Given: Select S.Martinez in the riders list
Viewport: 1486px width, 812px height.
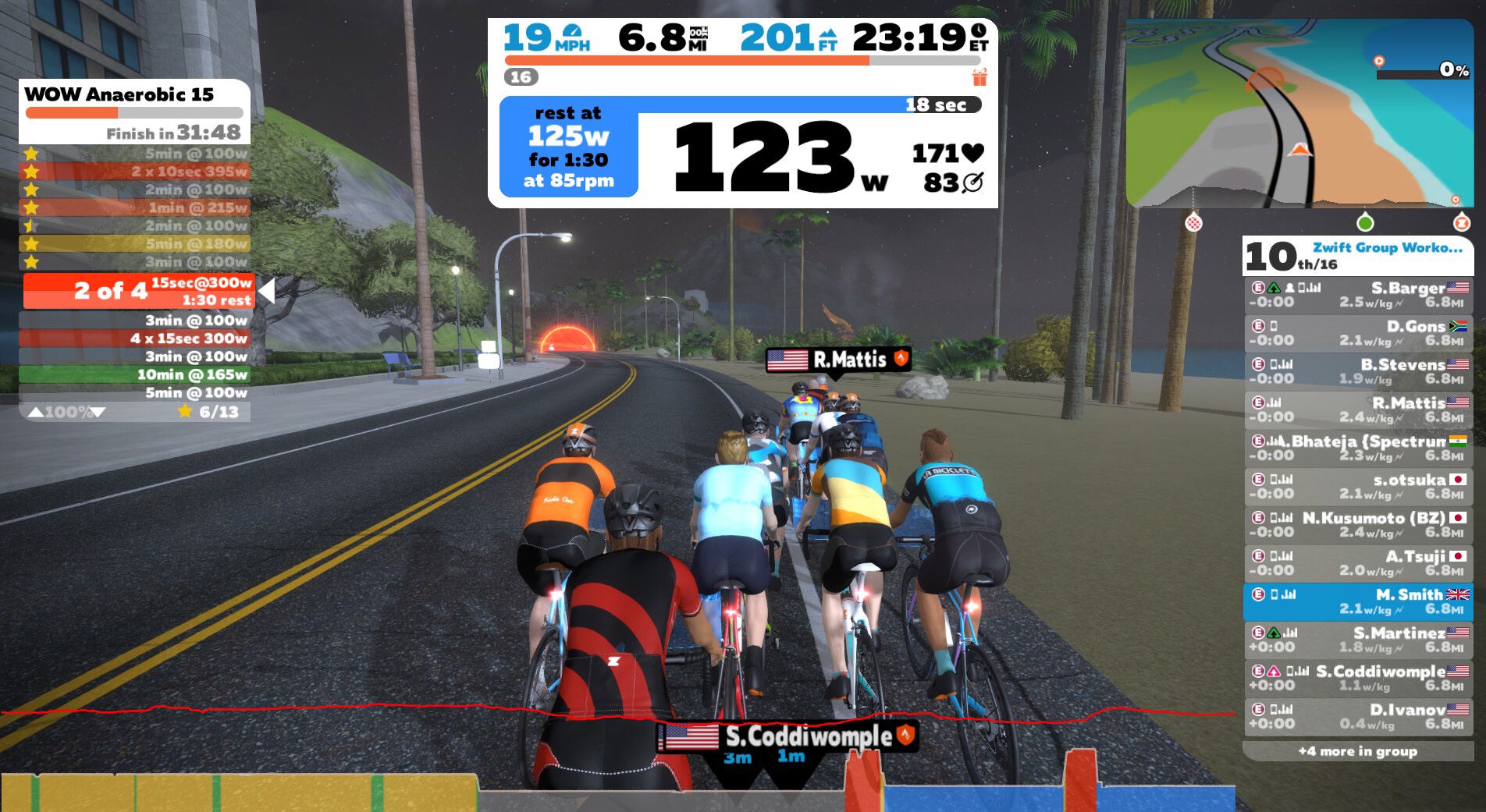Looking at the screenshot, I should tap(1357, 640).
